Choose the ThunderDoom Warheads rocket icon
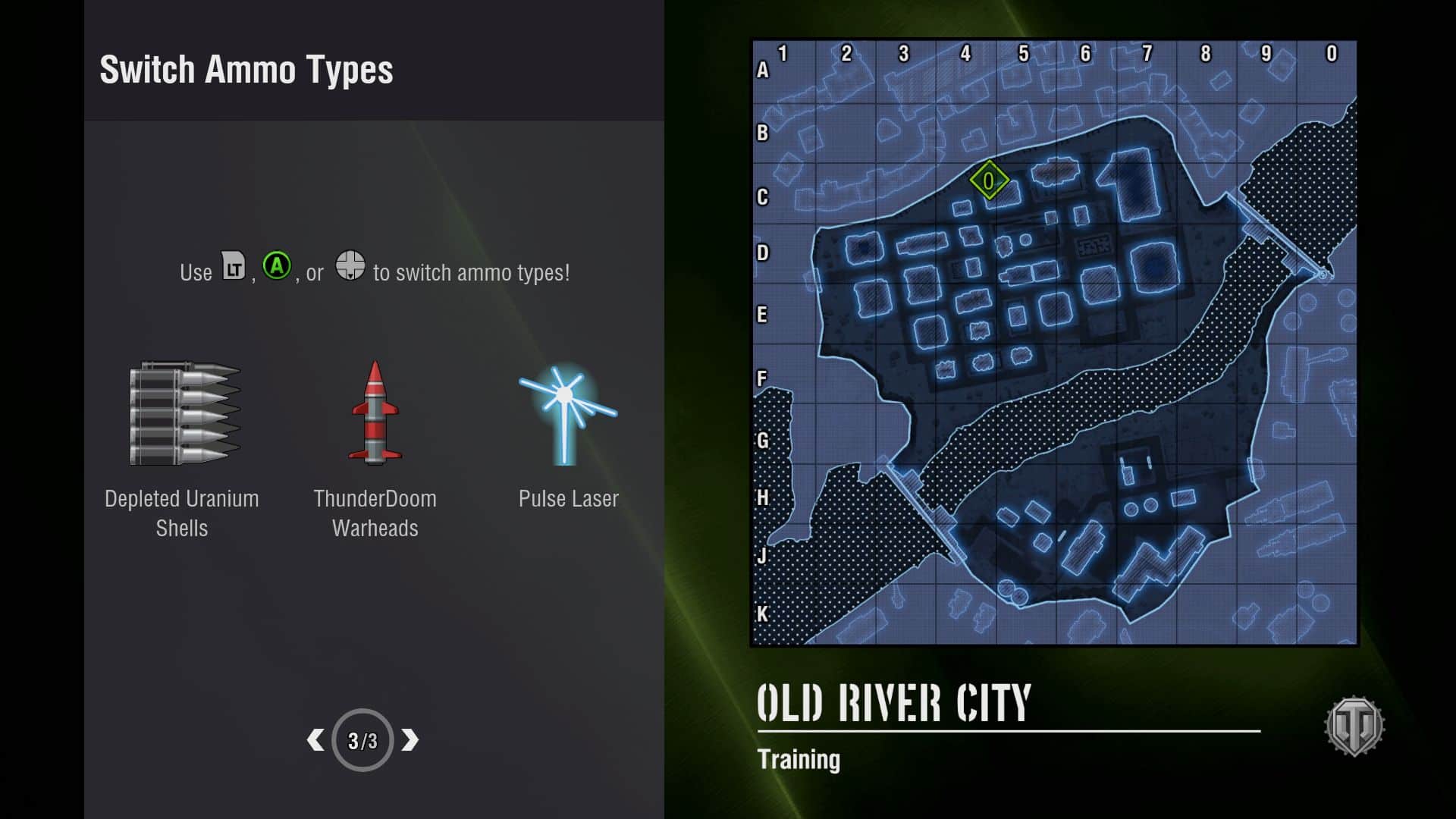Viewport: 1456px width, 819px height. 375,413
